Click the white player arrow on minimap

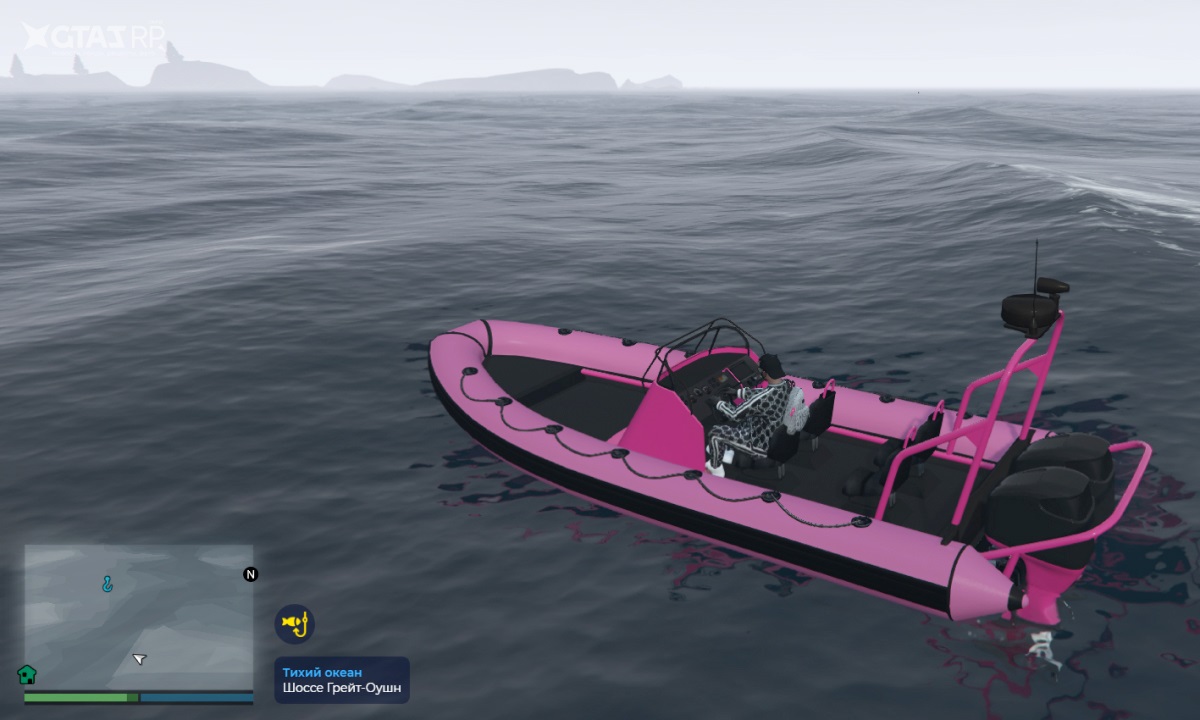point(139,659)
